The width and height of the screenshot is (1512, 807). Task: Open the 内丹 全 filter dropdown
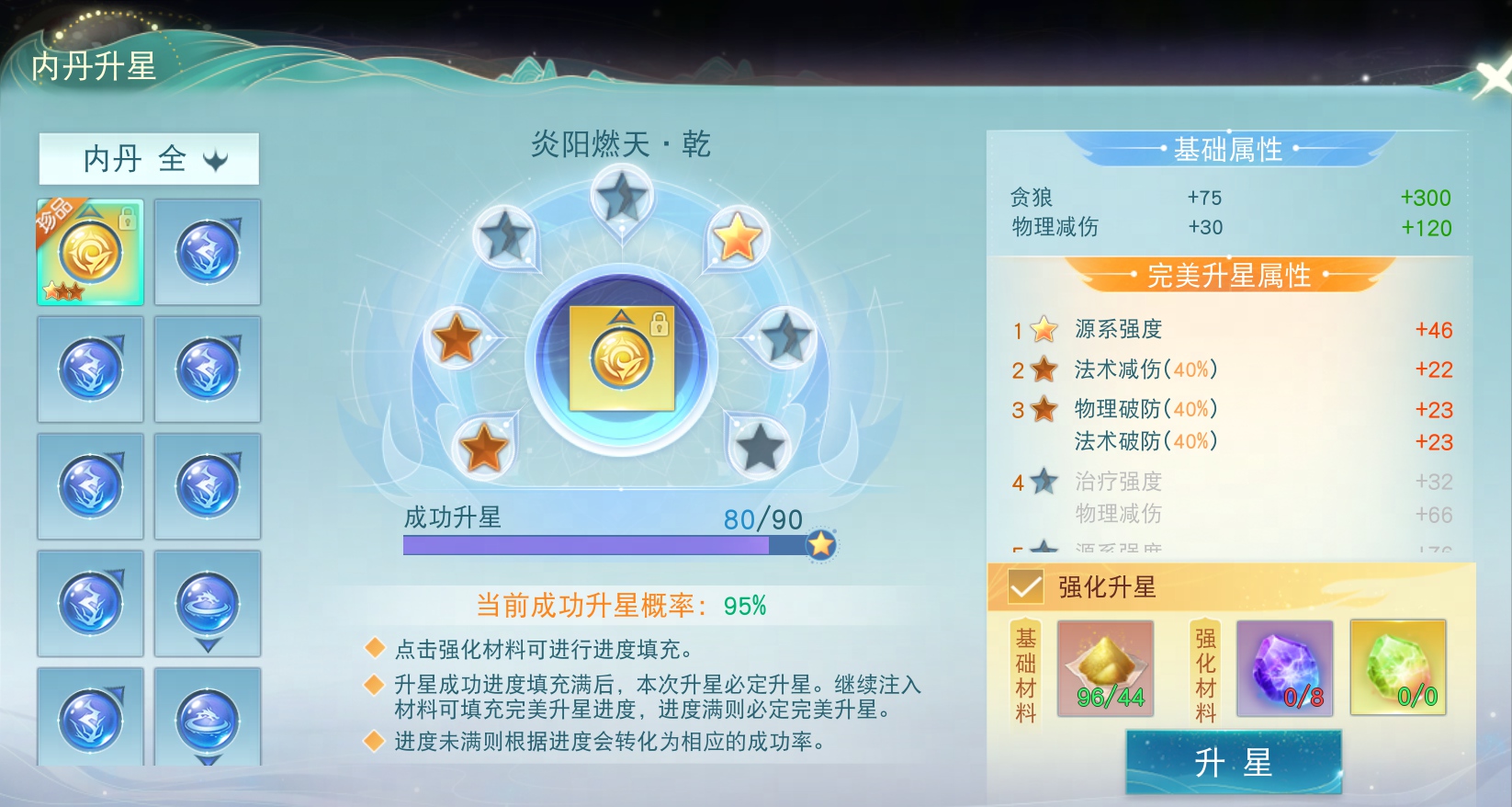[x=148, y=159]
